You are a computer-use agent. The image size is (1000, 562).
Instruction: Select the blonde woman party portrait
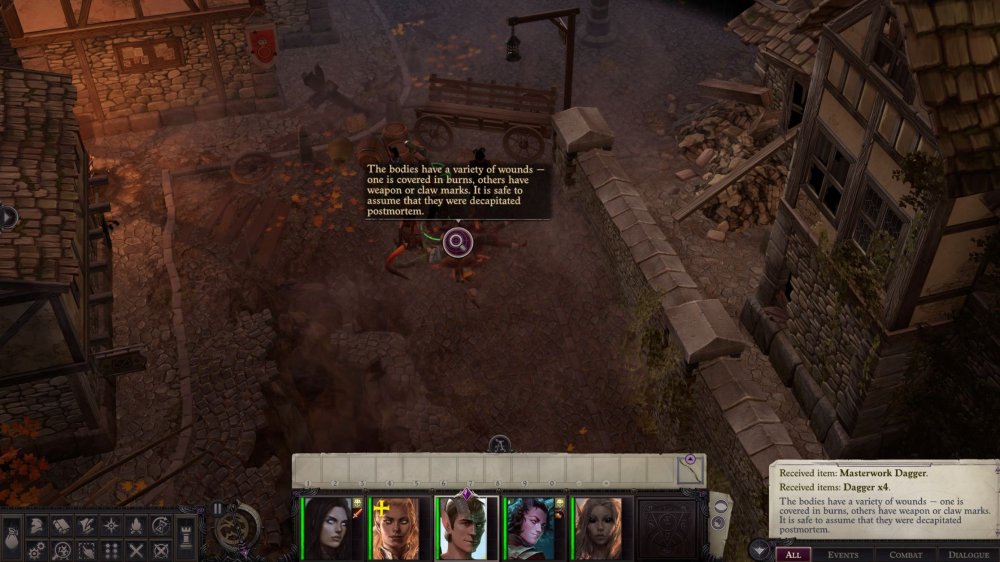point(600,527)
